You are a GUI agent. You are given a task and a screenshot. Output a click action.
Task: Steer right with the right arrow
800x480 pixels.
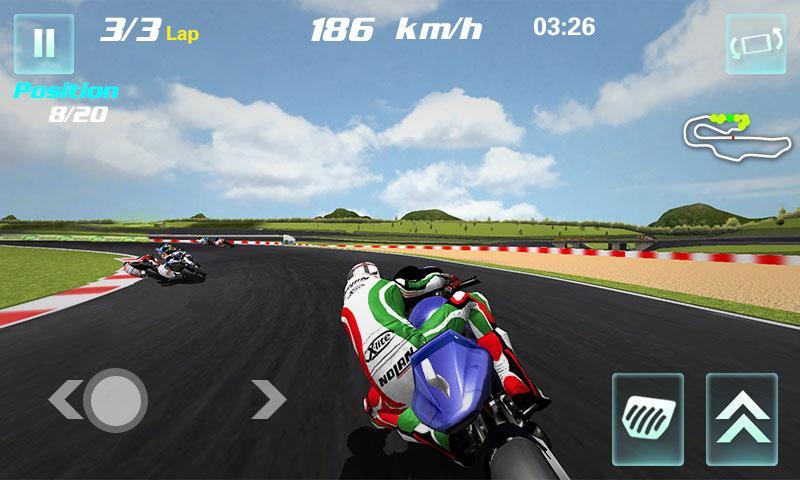(x=268, y=399)
